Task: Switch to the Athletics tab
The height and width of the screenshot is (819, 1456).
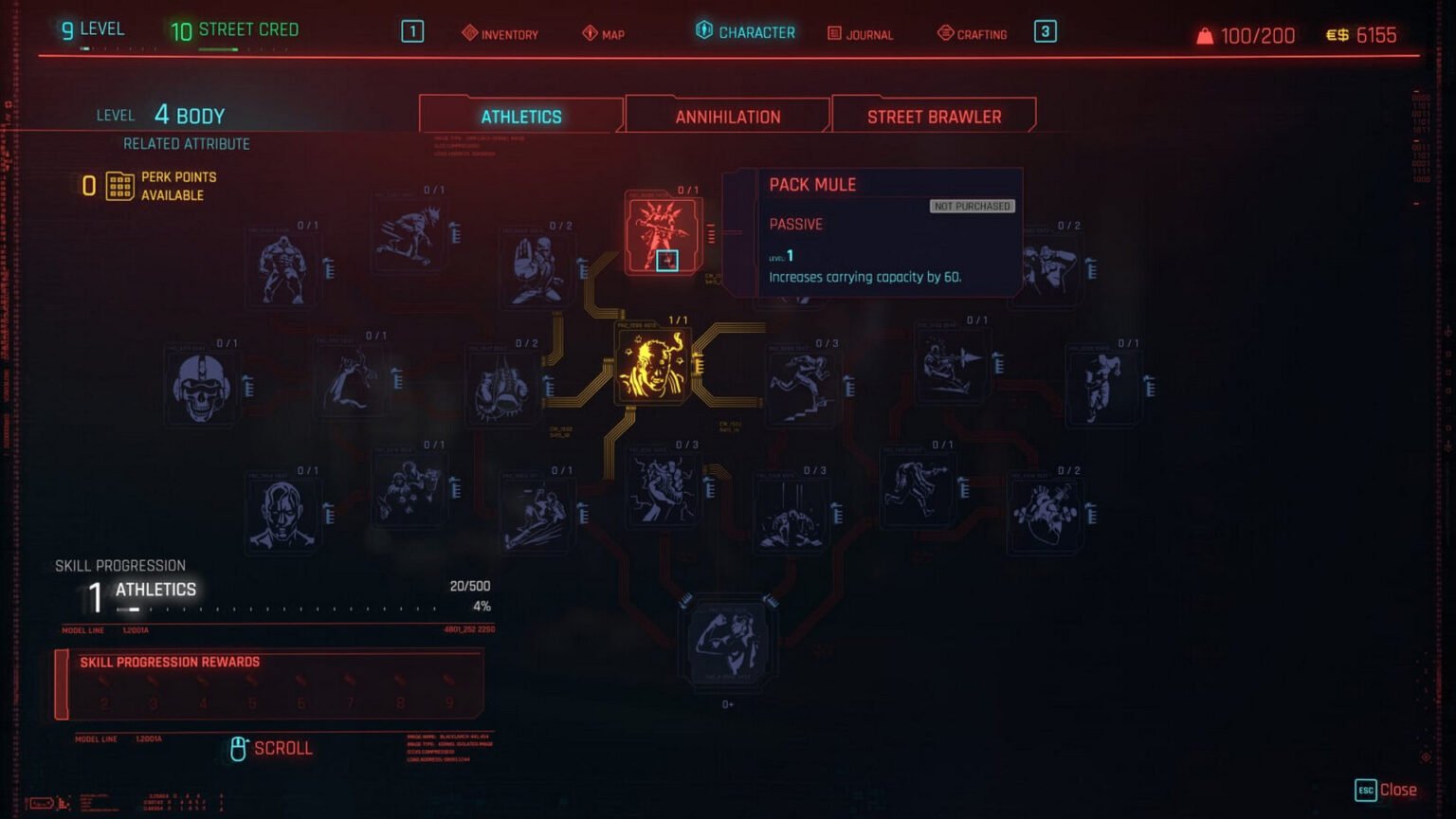Action: (x=520, y=117)
